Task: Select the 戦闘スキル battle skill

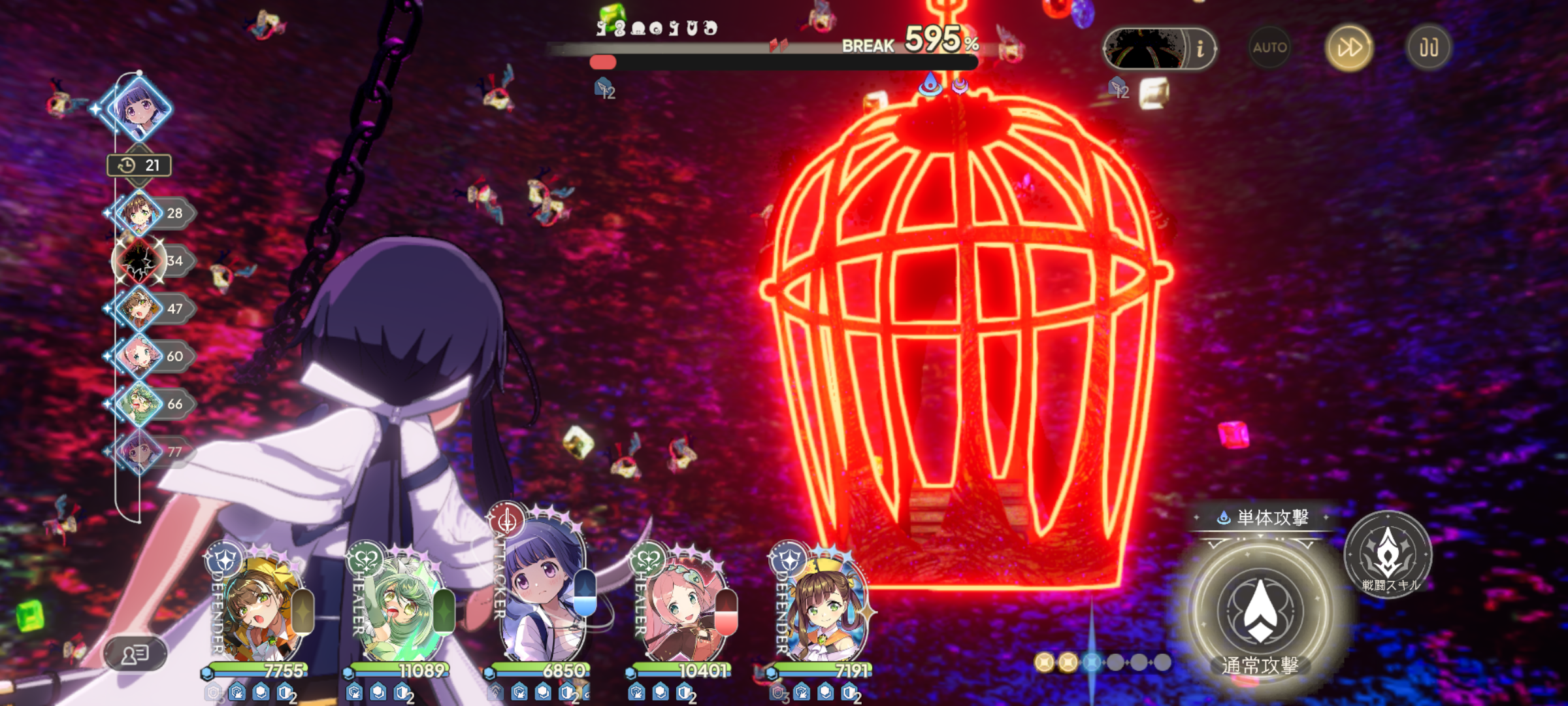Action: pyautogui.click(x=1388, y=554)
